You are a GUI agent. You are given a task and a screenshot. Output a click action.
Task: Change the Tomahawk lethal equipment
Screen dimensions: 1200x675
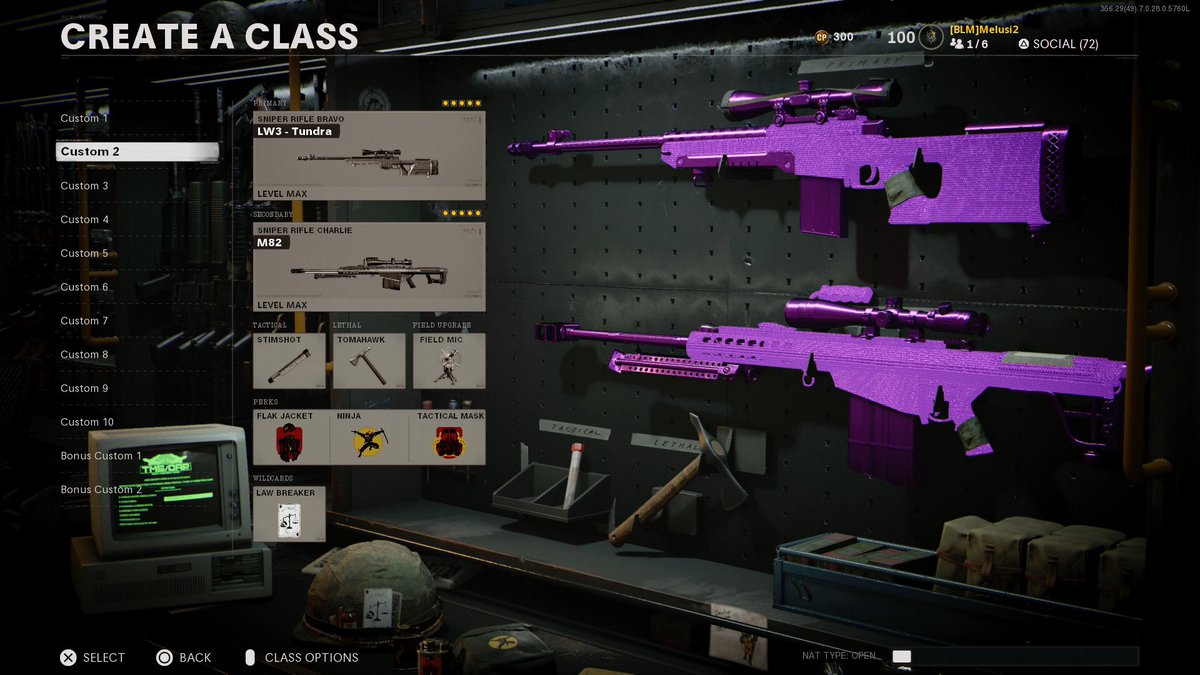pos(369,360)
